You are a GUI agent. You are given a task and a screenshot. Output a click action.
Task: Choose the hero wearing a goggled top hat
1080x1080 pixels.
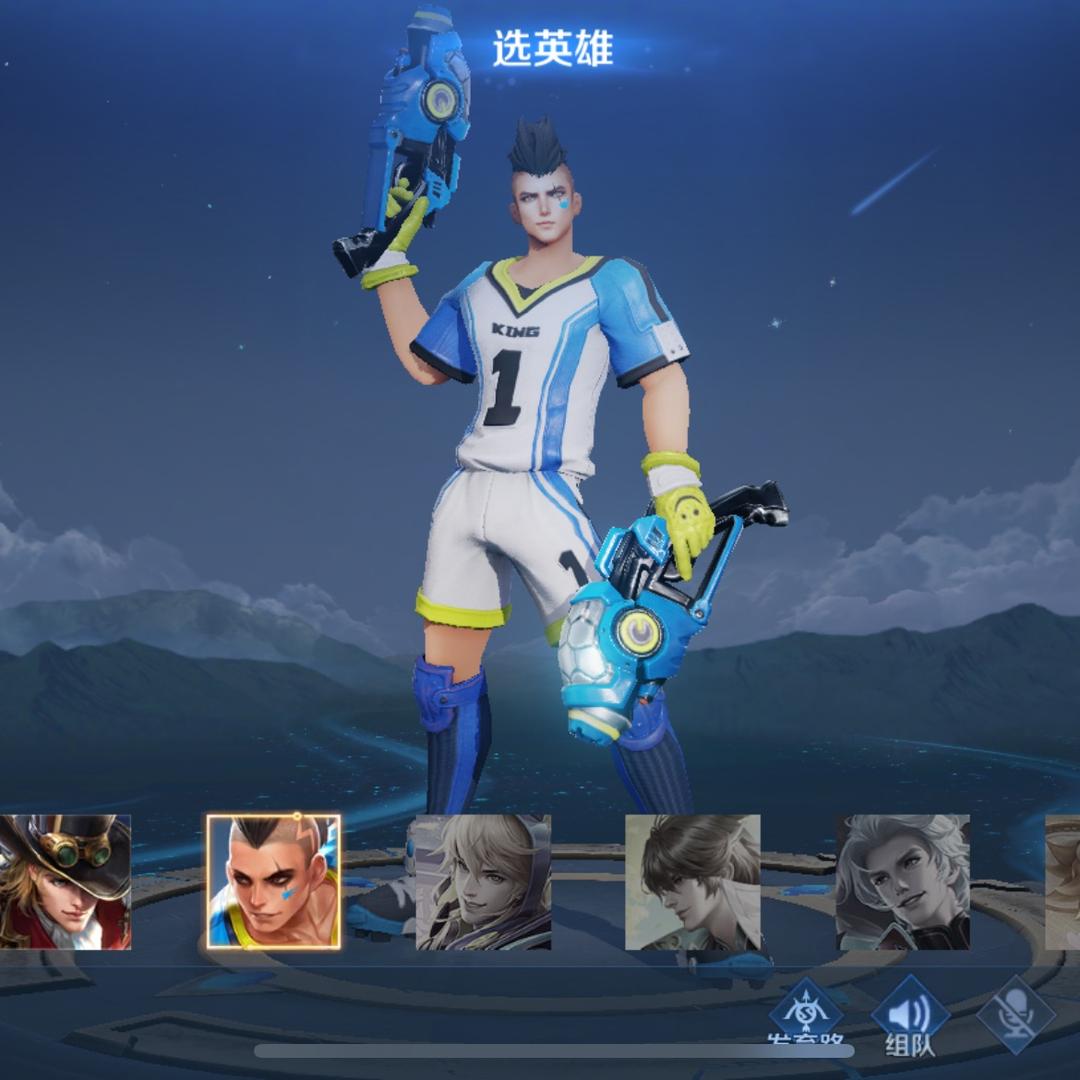65,881
